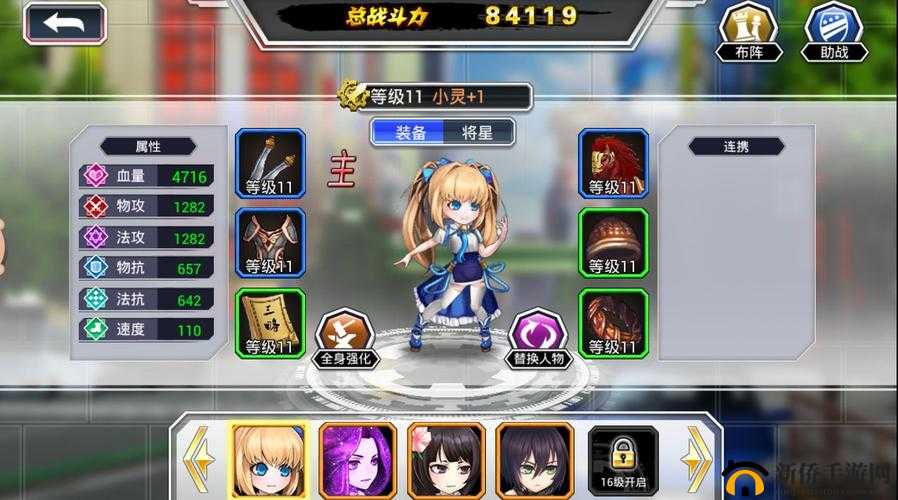
Task: Tap the 替换人物 replace character button
Action: 539,338
